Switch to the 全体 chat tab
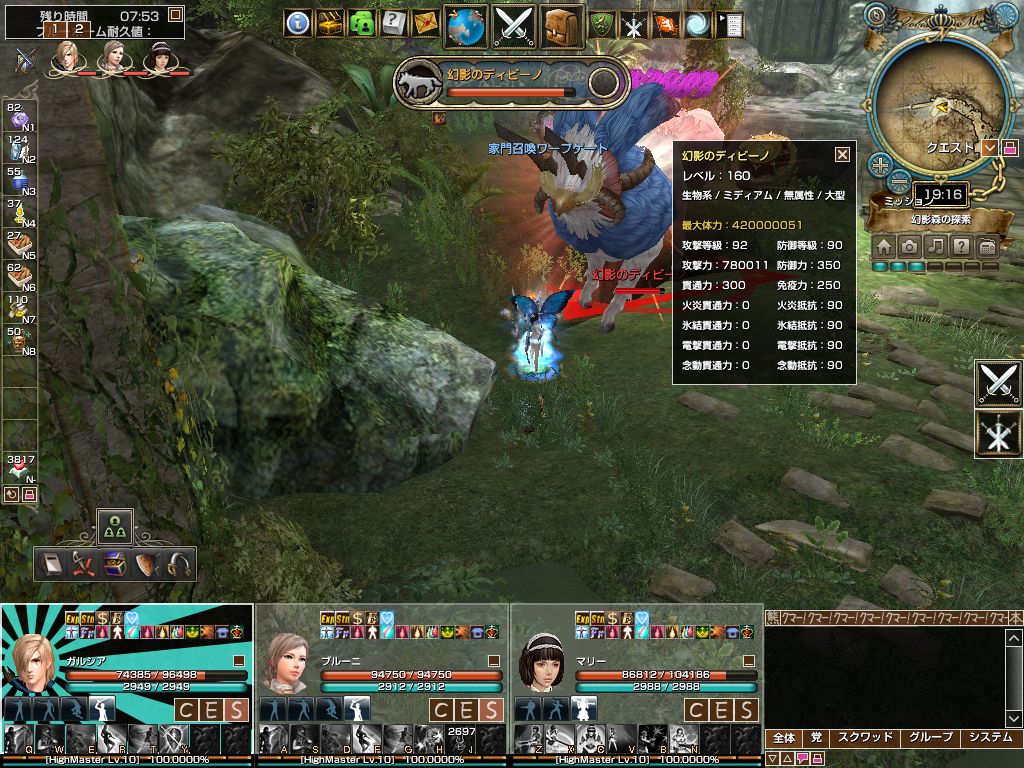1024x768 pixels. click(784, 738)
